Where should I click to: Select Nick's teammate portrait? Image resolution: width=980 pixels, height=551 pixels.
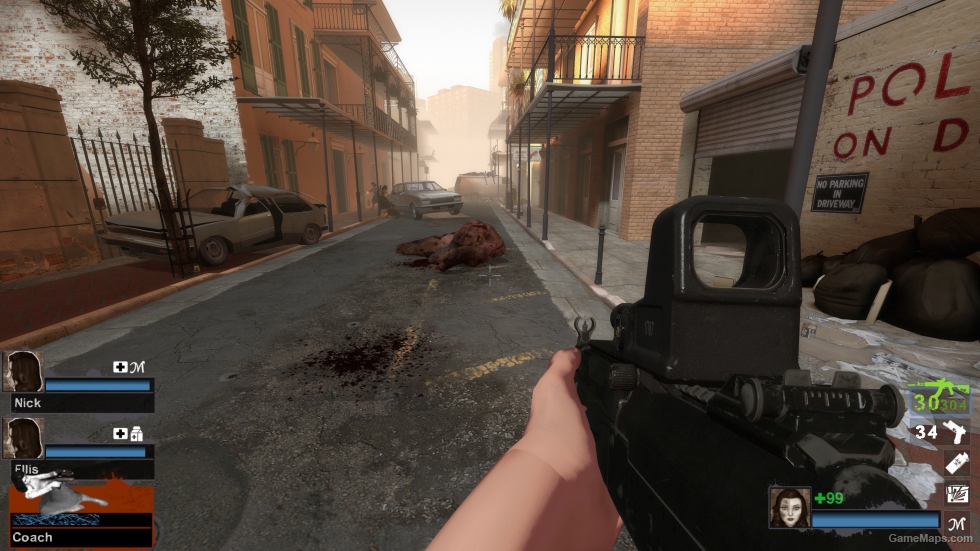[x=23, y=371]
